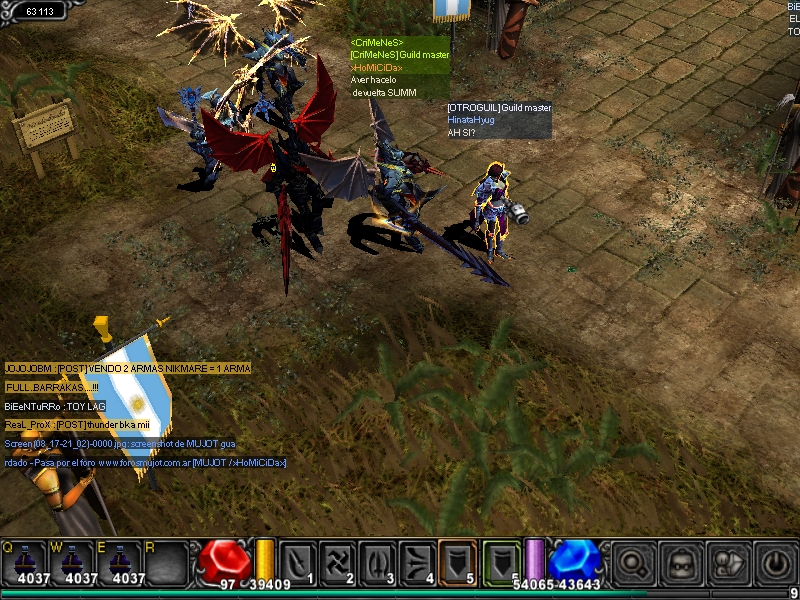
Task: Choose skill slot number 3
Action: (x=378, y=563)
